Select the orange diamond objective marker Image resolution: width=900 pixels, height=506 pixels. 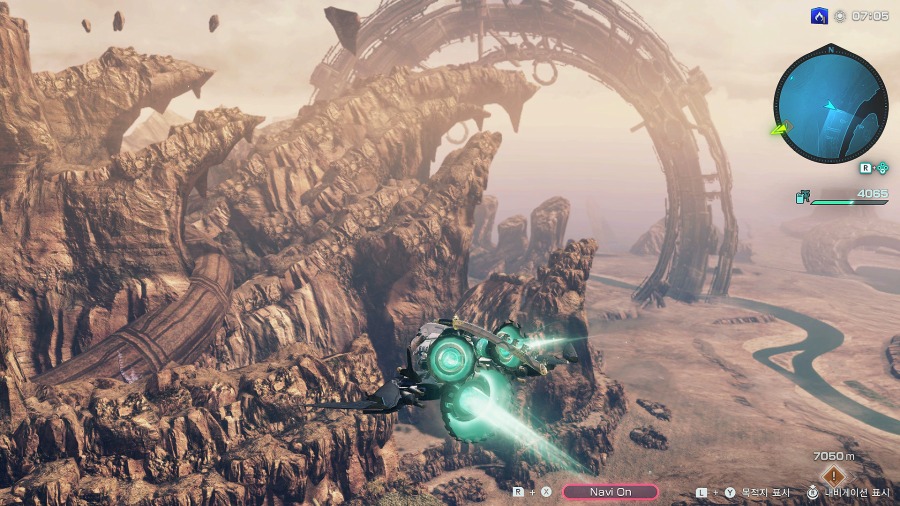pos(832,475)
